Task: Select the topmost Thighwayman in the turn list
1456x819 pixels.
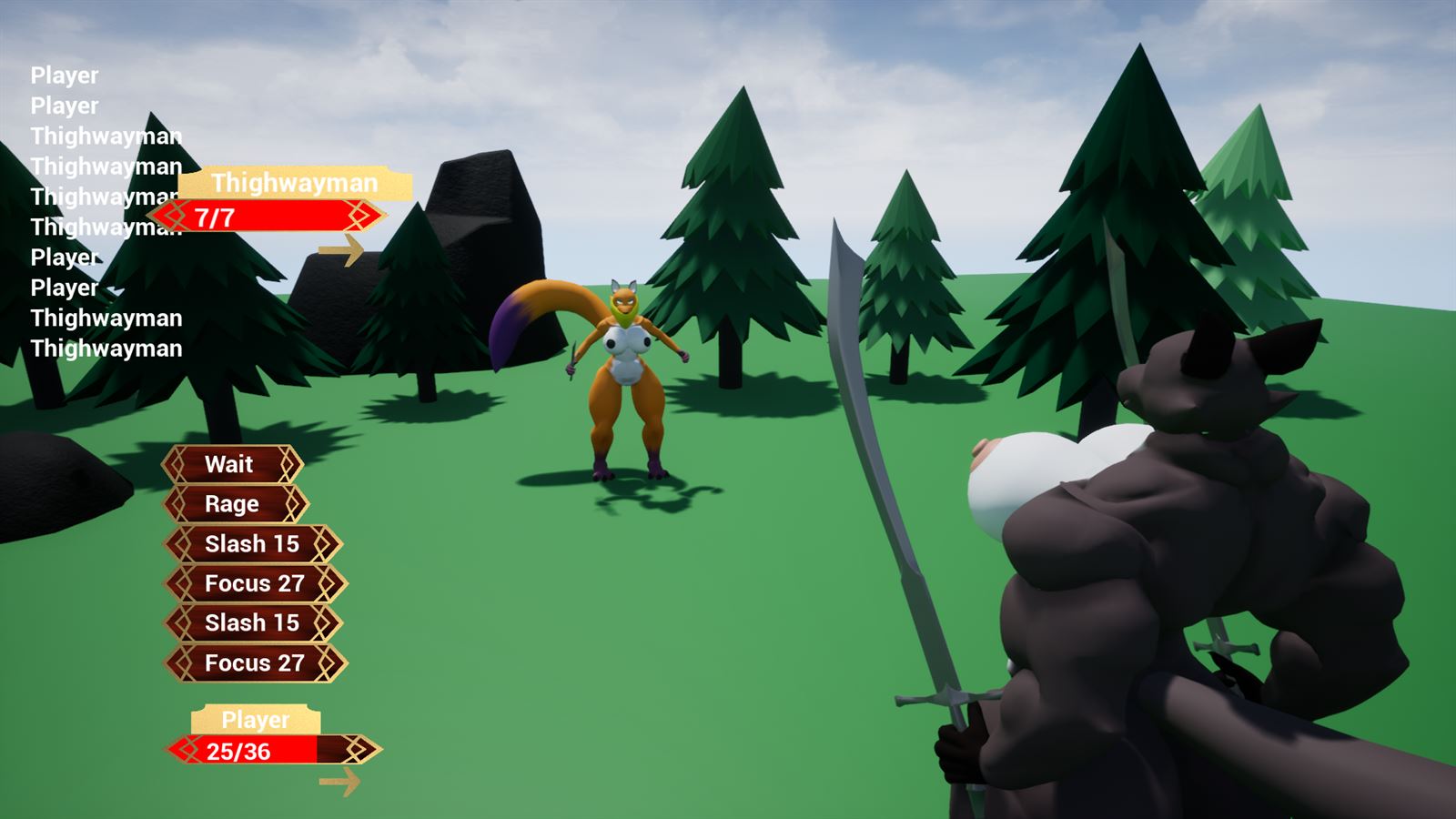Action: [105, 136]
